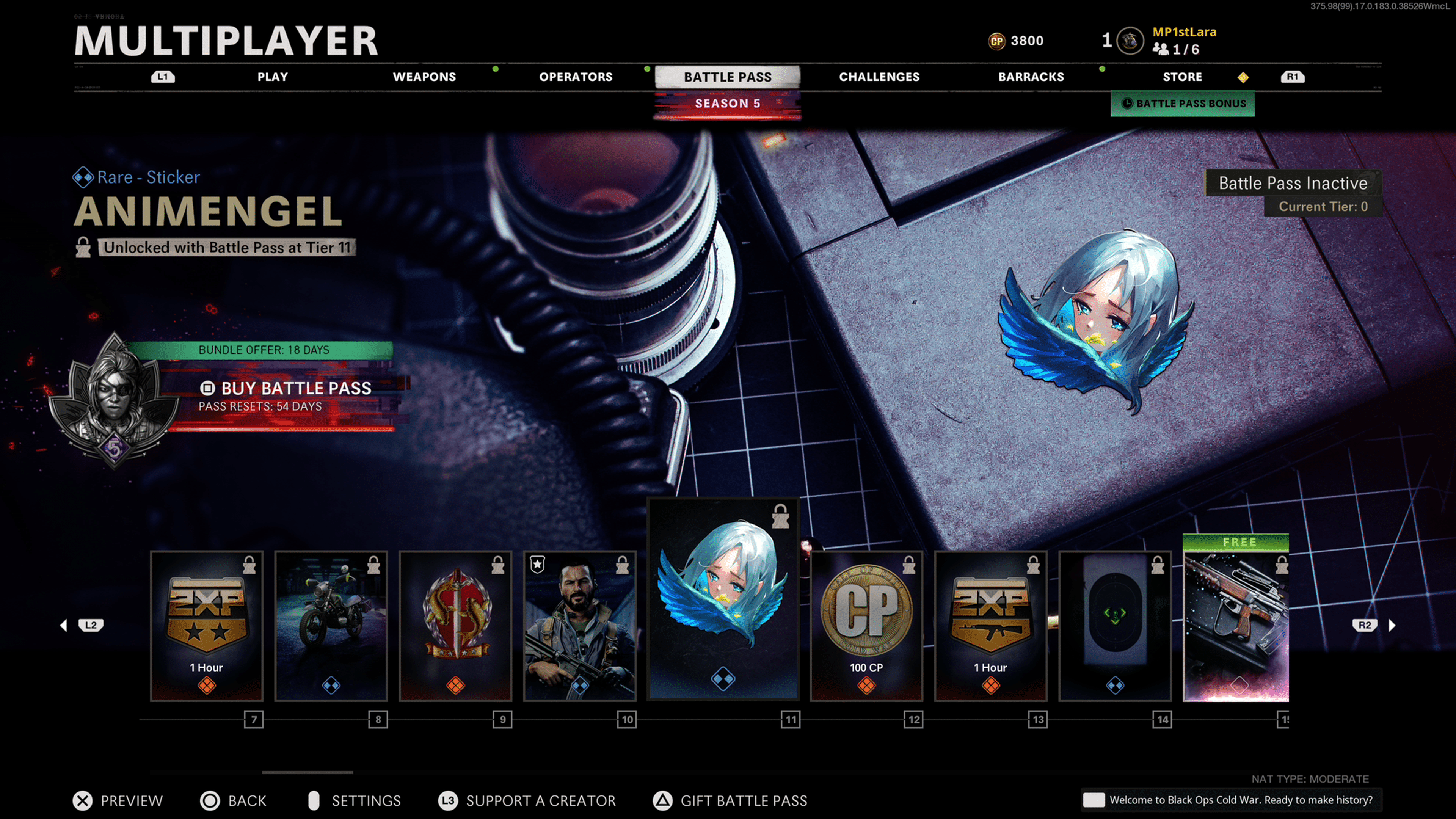Select the Battle Pass tab
Image resolution: width=1456 pixels, height=819 pixels.
click(728, 77)
